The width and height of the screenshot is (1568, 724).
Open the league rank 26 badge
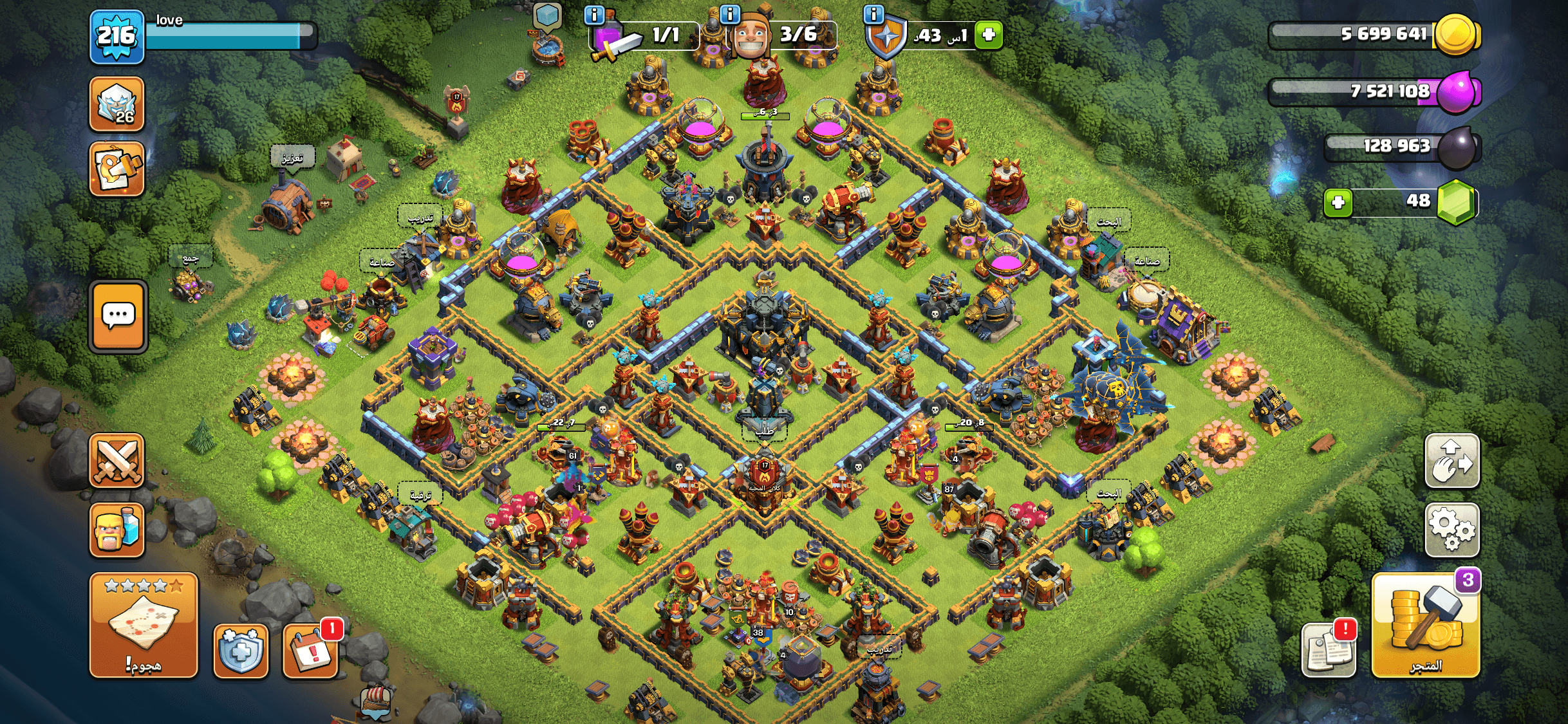[x=117, y=104]
